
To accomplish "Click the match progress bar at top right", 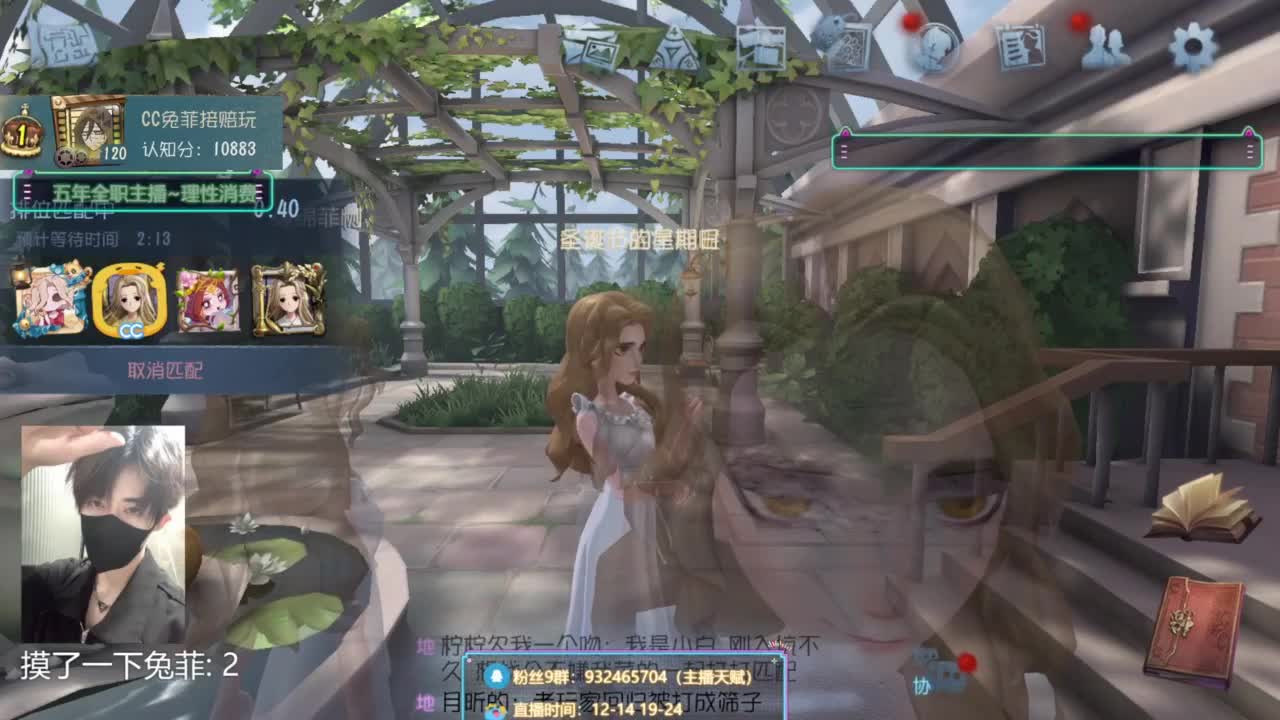I will coord(1045,150).
